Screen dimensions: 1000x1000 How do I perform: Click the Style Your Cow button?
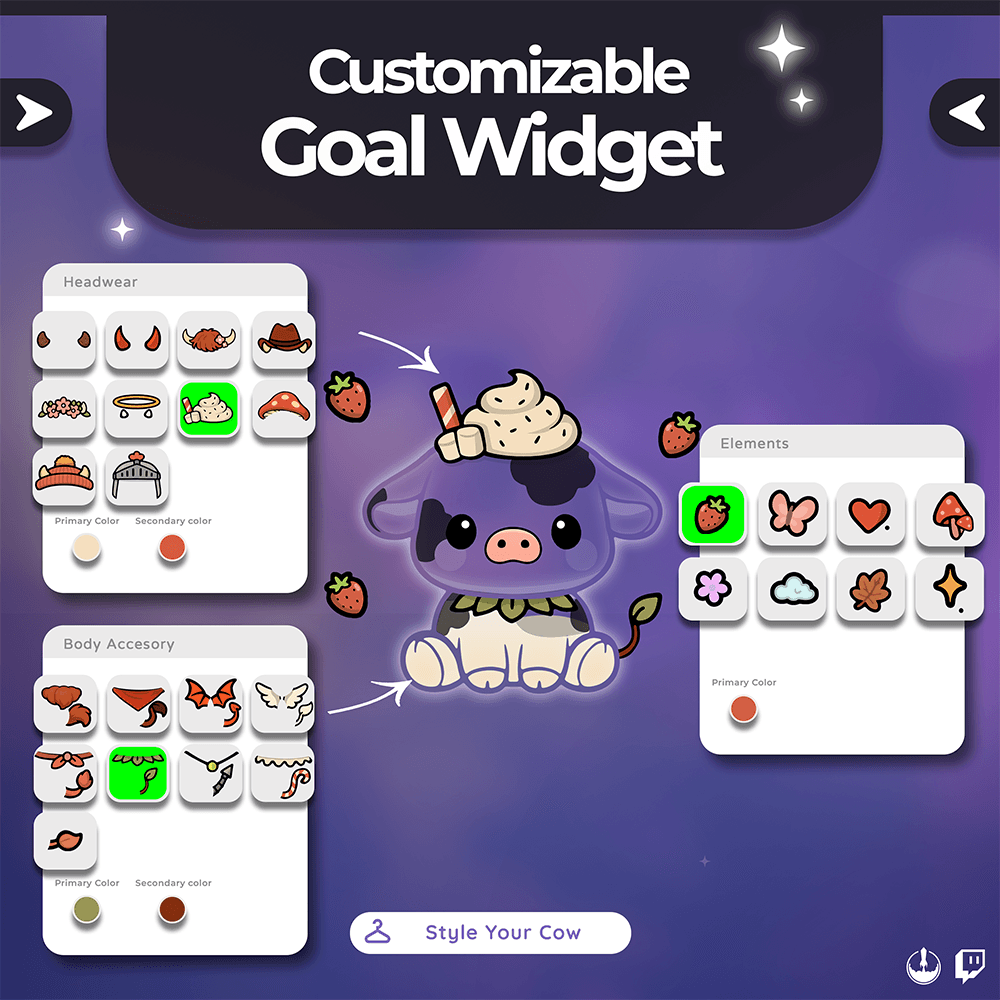[490, 933]
